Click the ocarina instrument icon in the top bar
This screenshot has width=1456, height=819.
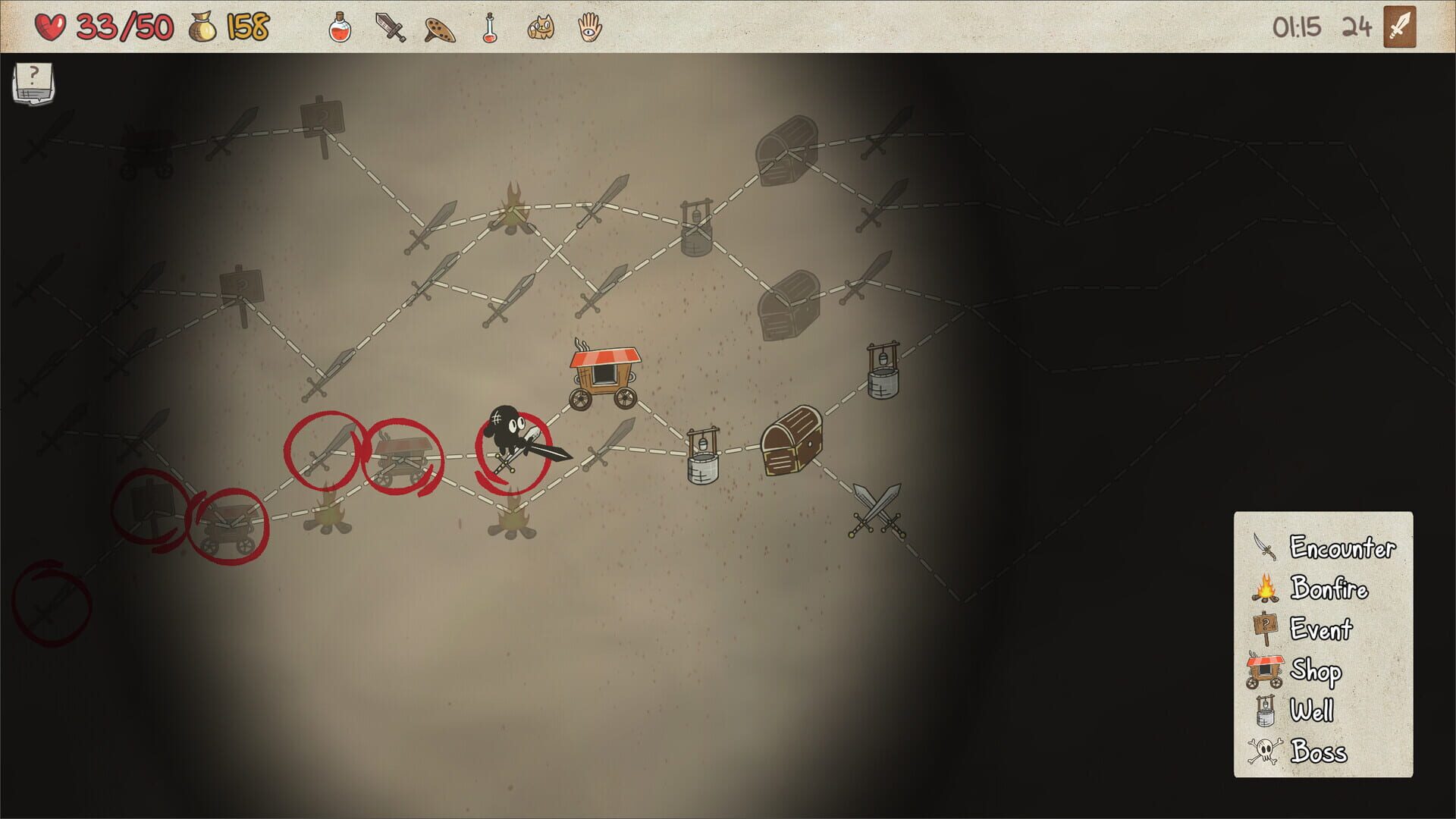pos(438,28)
